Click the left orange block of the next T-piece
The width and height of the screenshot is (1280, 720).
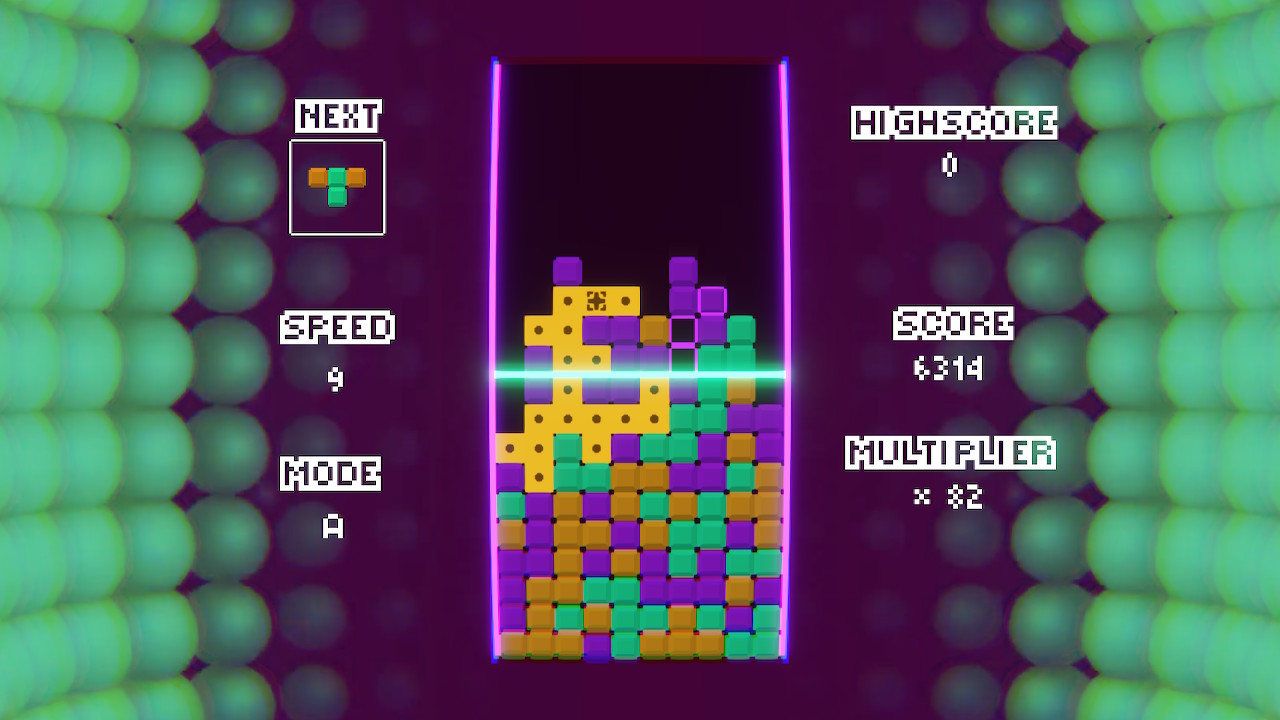317,177
